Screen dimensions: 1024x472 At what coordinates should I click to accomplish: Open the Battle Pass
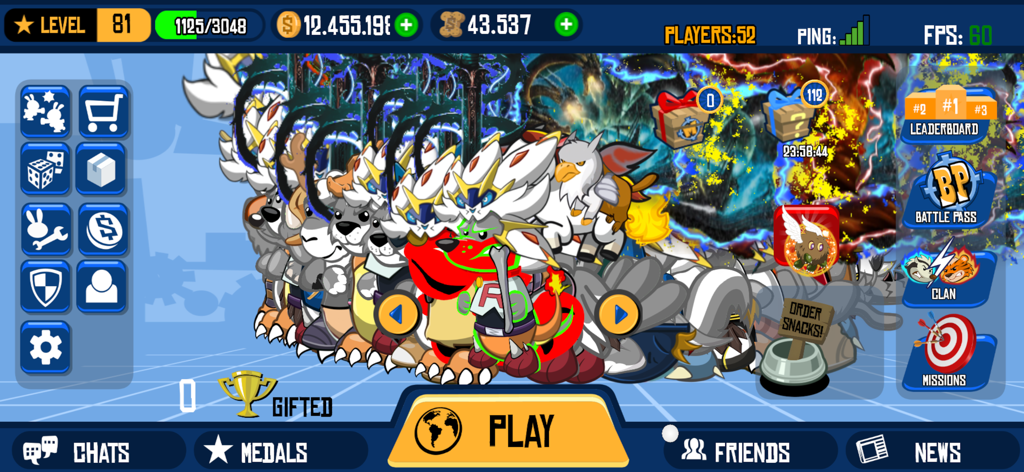(946, 190)
